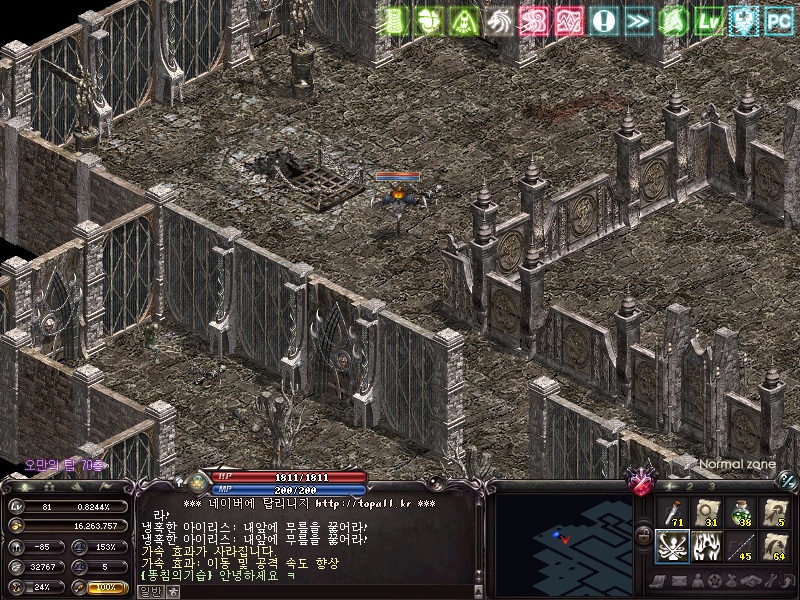Use the green potion hotbar slot

[740, 511]
